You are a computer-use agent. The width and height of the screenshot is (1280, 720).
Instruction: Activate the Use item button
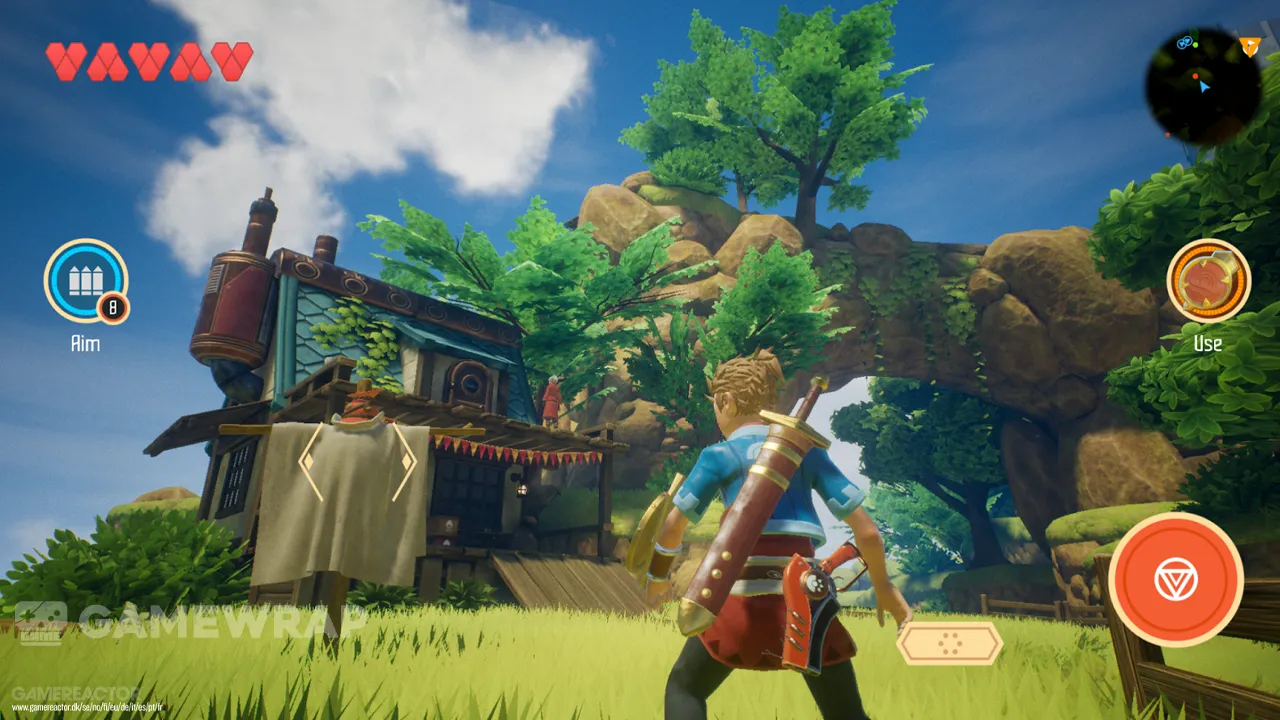(x=1208, y=280)
